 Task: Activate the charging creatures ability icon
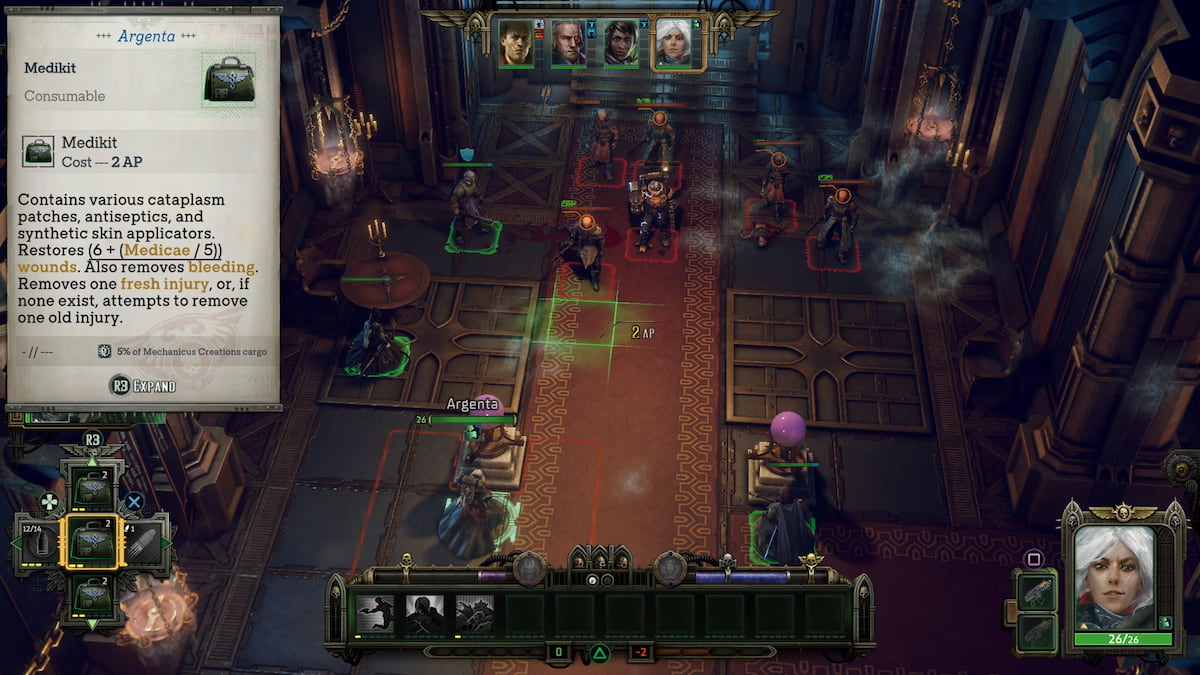click(x=475, y=615)
